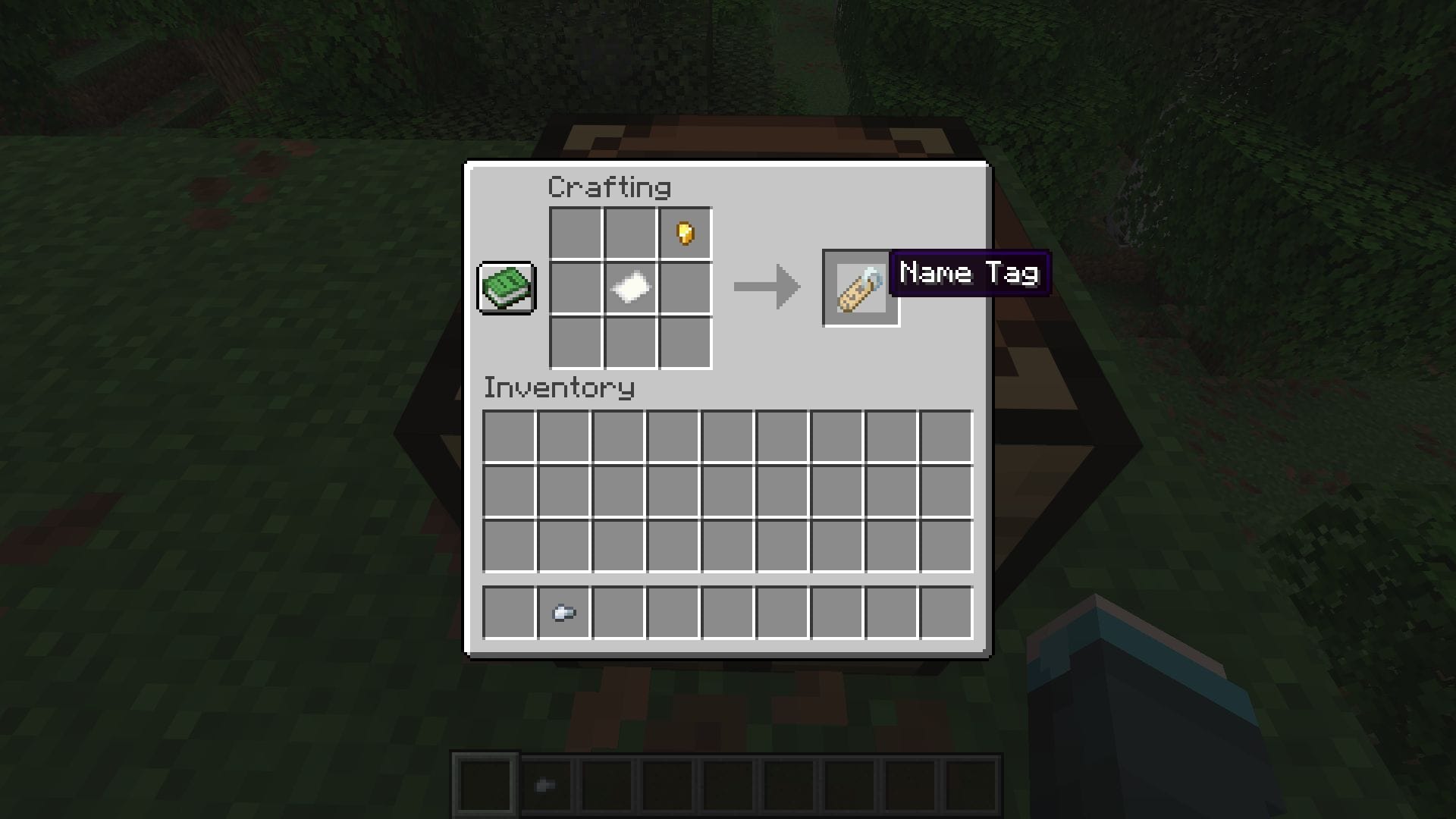Select the gold nugget in the crafting grid

(685, 233)
